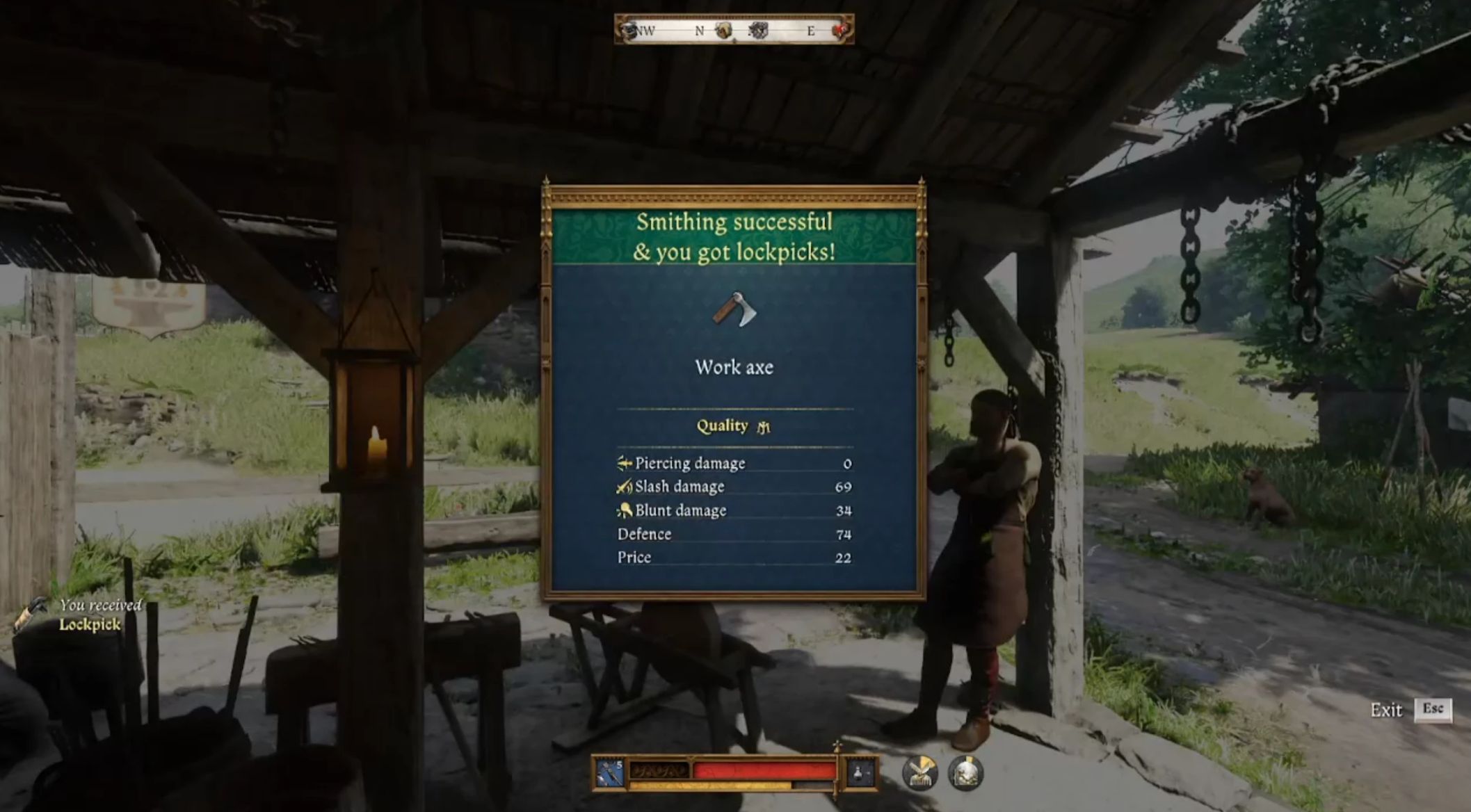Click the Quality rating symbol
Screen dimensions: 1471x812
click(763, 427)
